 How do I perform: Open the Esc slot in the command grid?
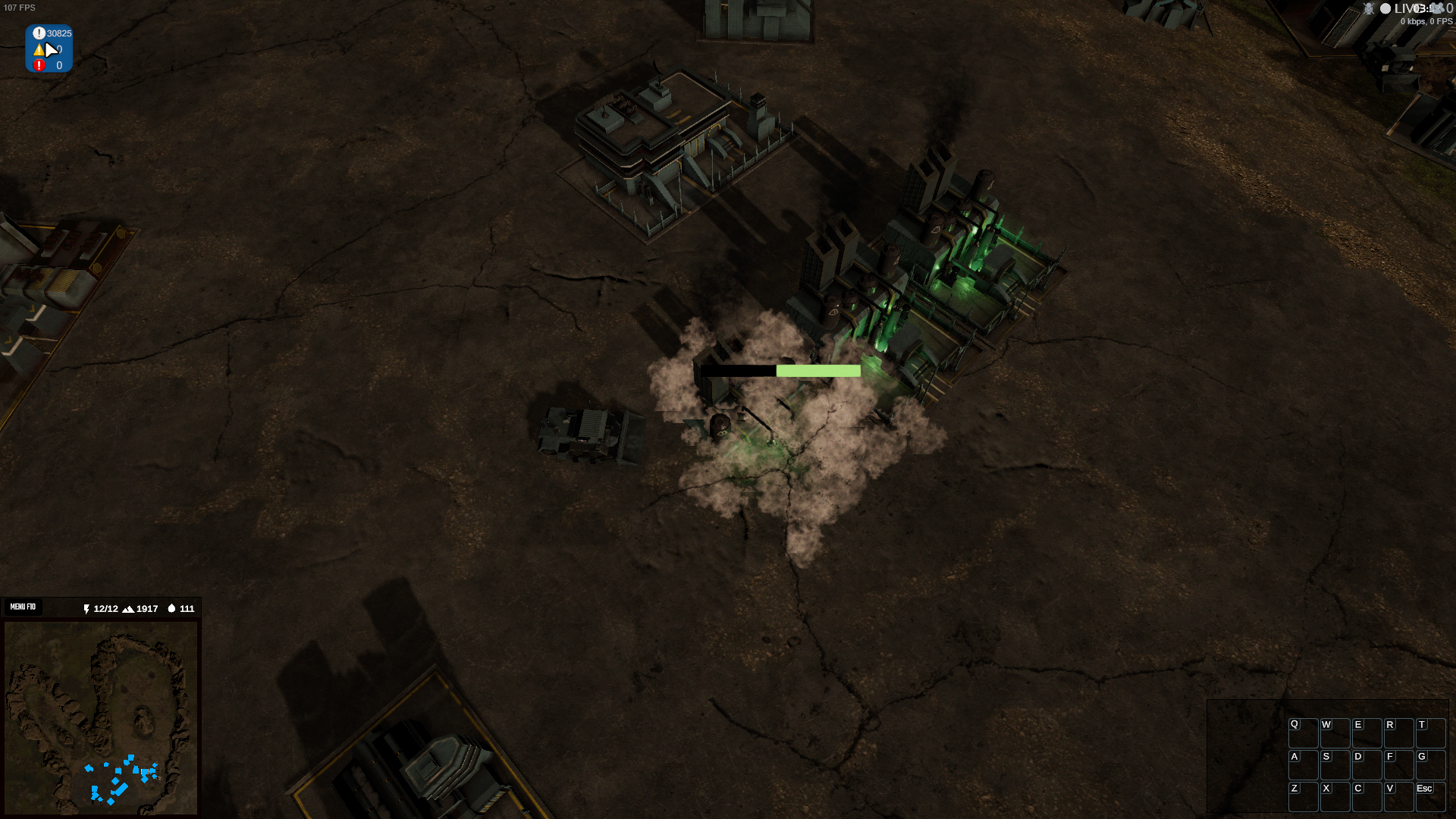click(1430, 795)
